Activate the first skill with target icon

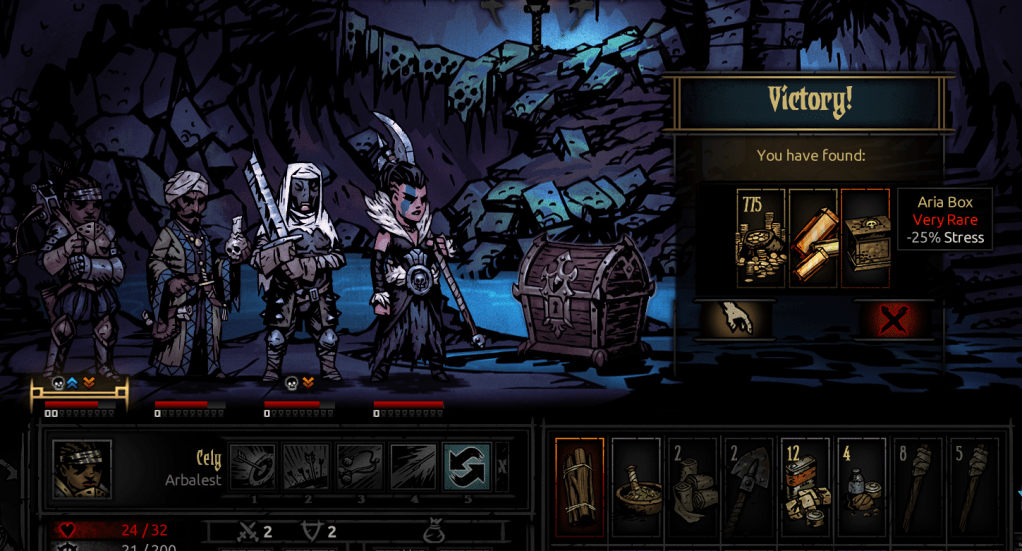point(253,467)
